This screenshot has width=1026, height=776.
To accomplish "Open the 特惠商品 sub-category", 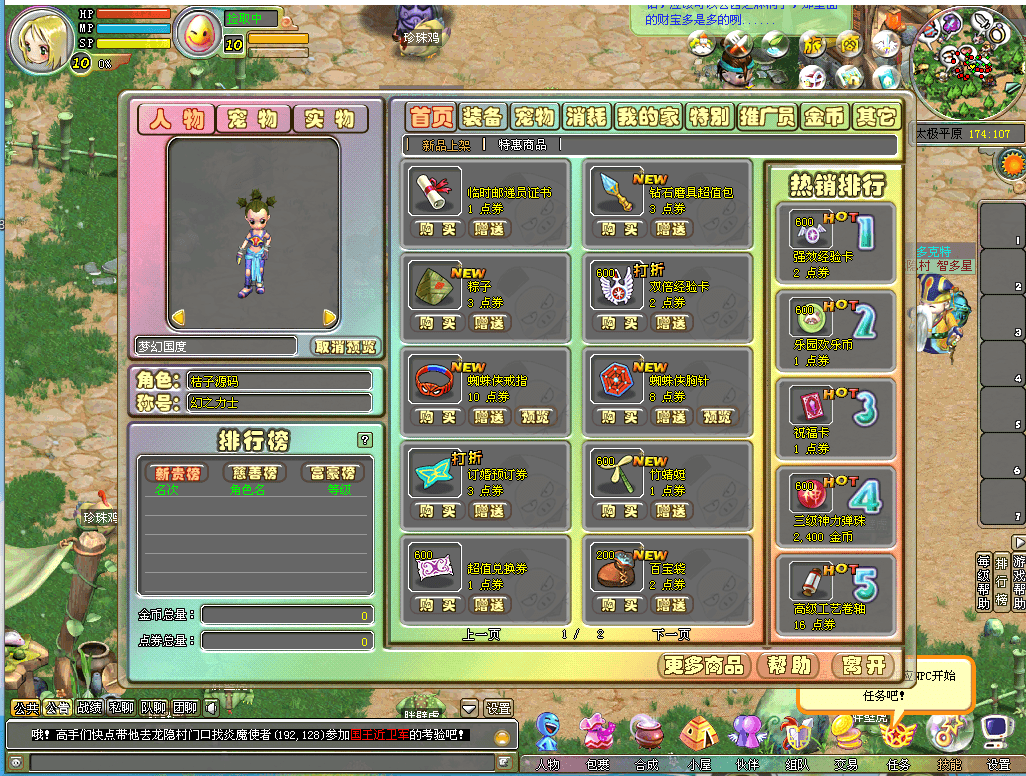I will tap(522, 145).
